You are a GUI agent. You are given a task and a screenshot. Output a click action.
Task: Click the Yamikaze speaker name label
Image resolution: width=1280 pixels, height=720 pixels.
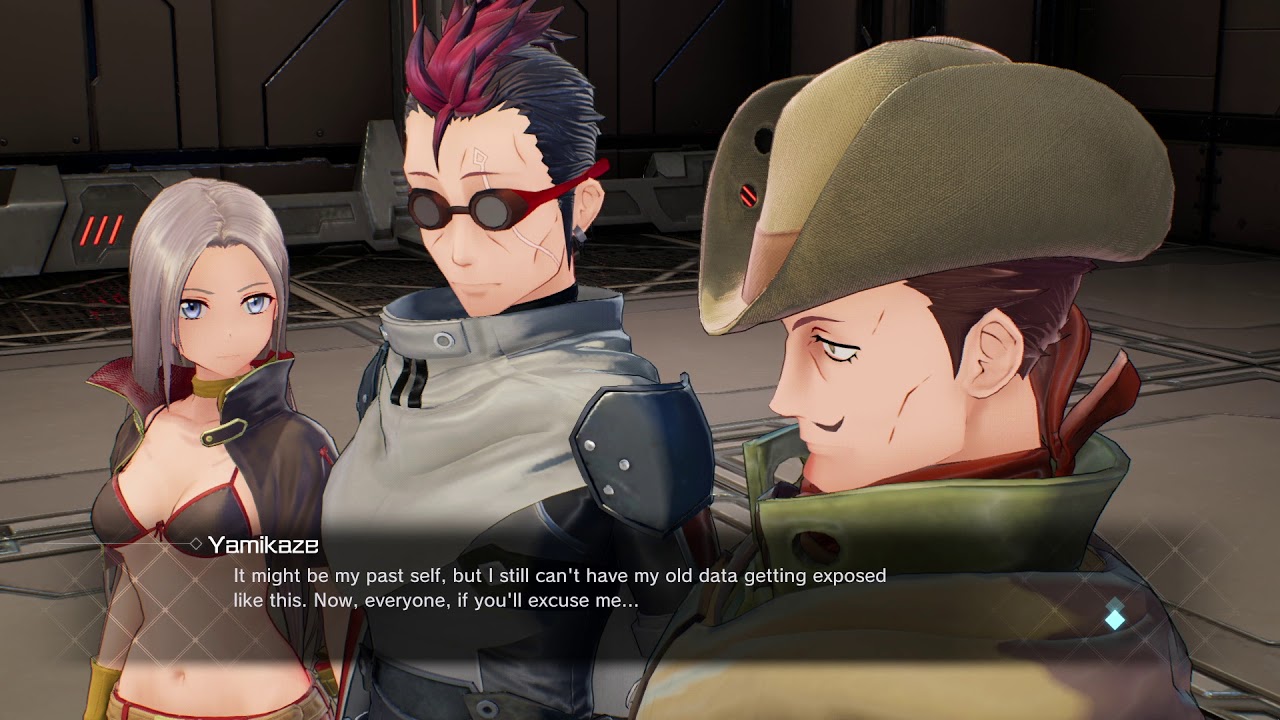click(x=264, y=544)
